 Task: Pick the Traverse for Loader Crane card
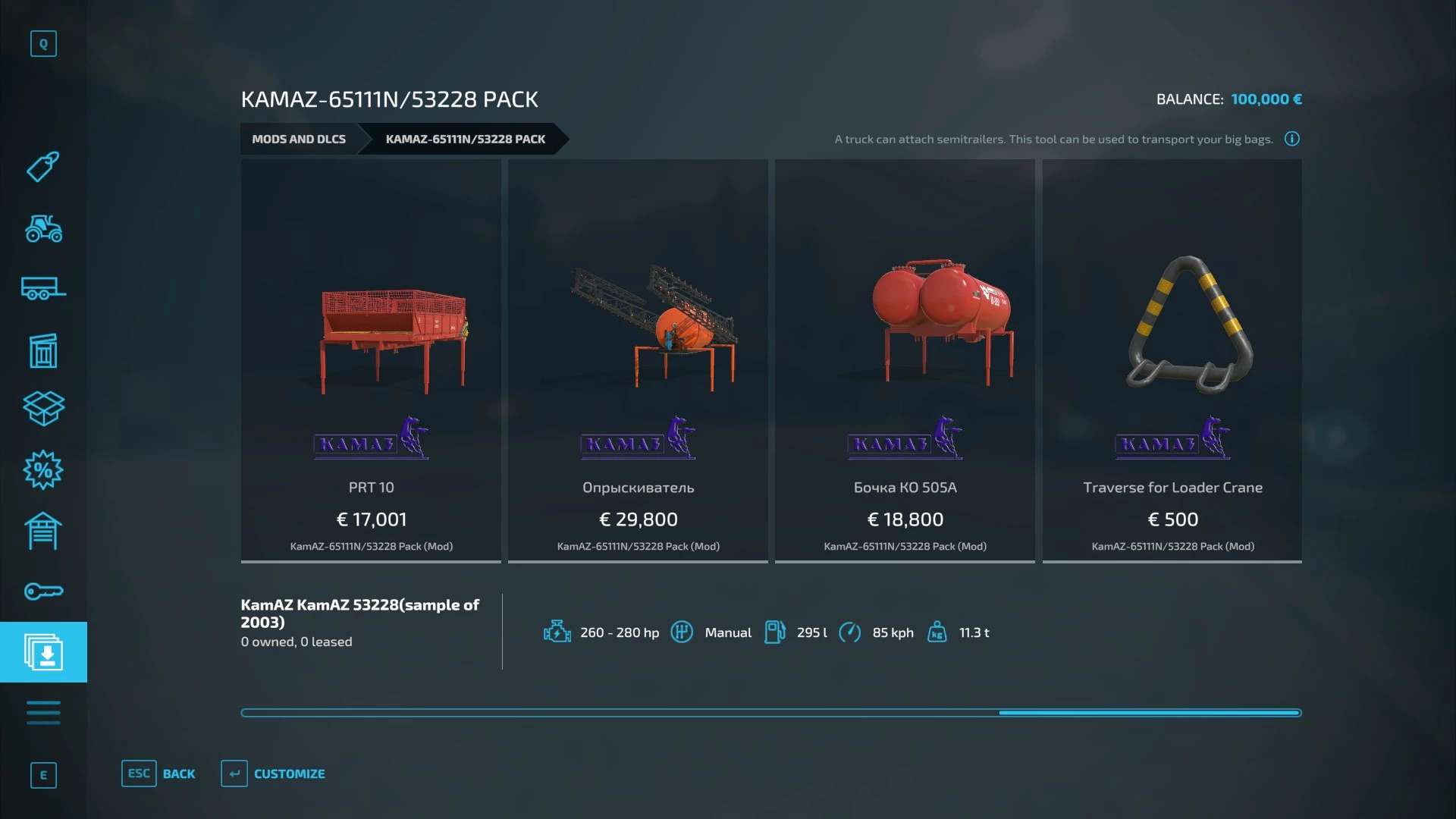point(1172,360)
